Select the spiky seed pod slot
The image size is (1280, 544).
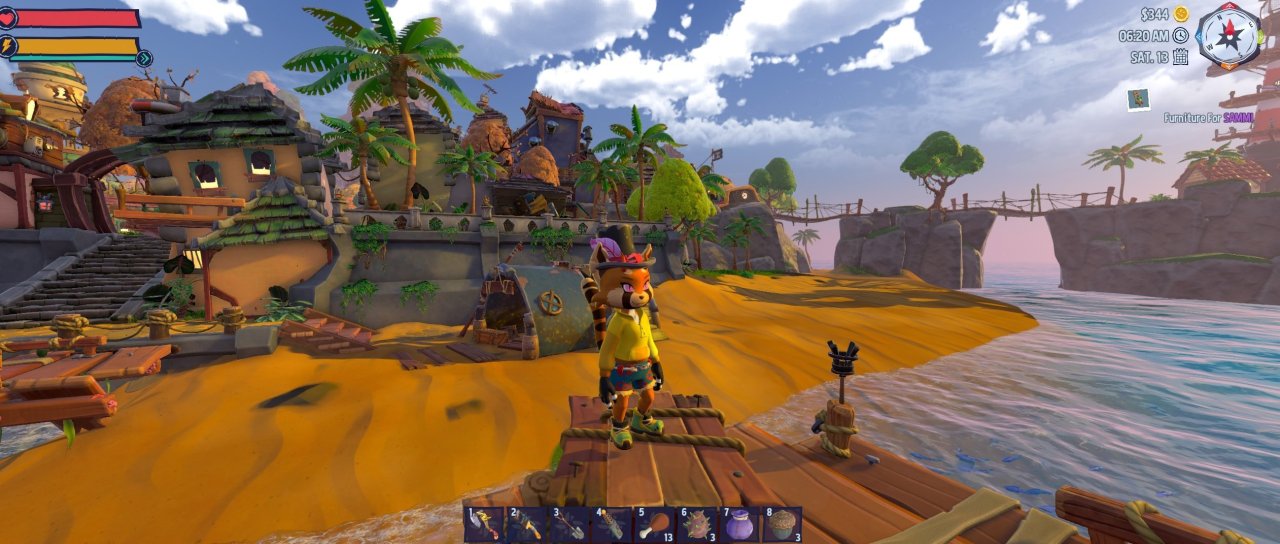pyautogui.click(x=698, y=525)
